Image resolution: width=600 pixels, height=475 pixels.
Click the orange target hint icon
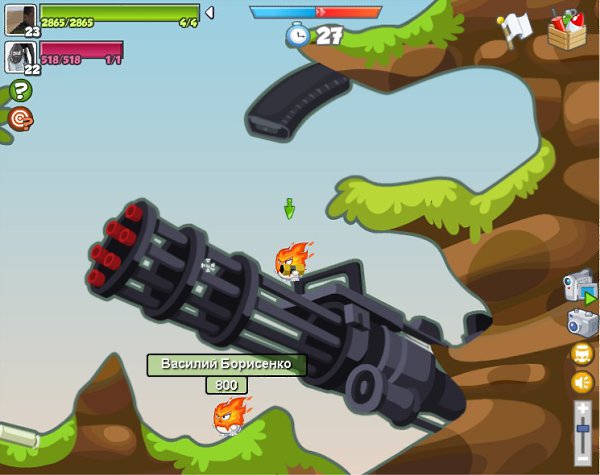coord(20,118)
